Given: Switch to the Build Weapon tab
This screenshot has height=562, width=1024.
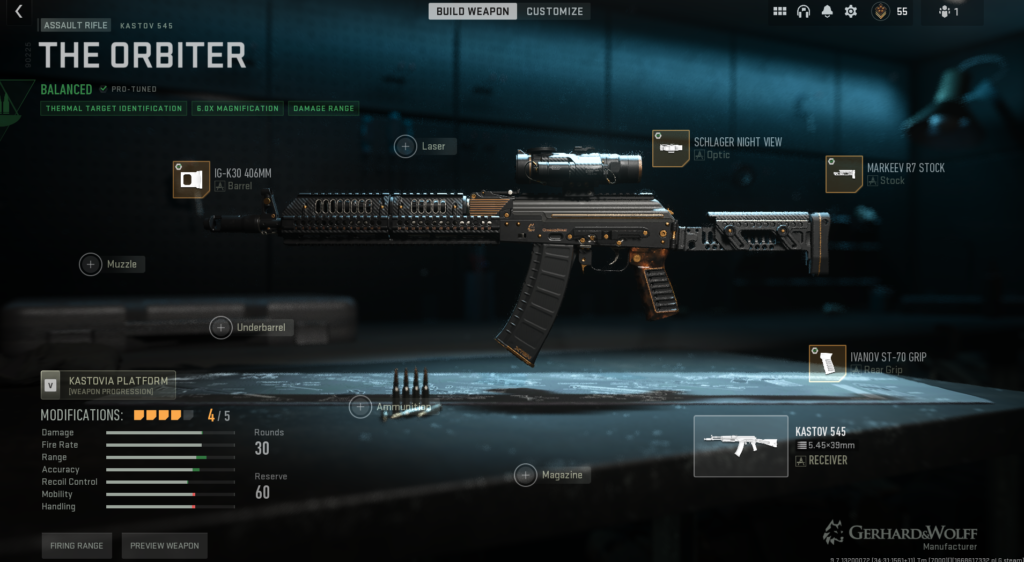Looking at the screenshot, I should pyautogui.click(x=473, y=12).
